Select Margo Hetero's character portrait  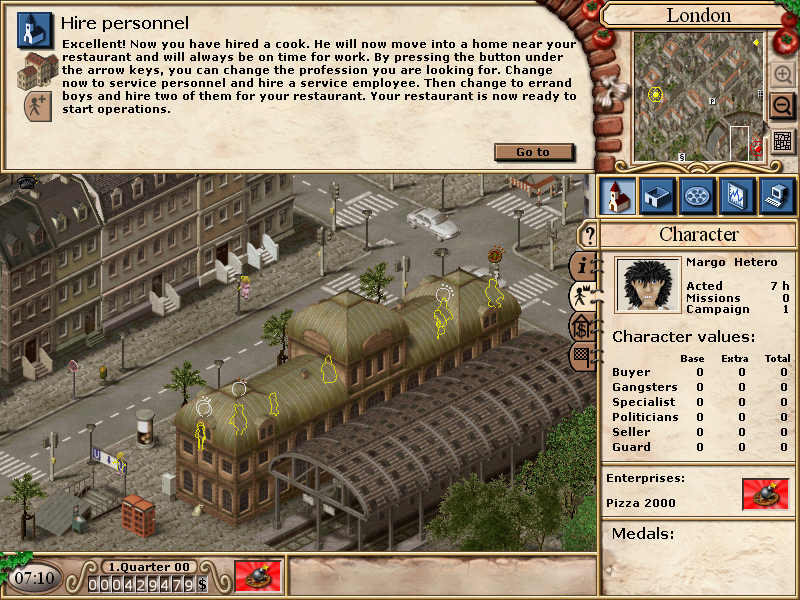pyautogui.click(x=645, y=285)
